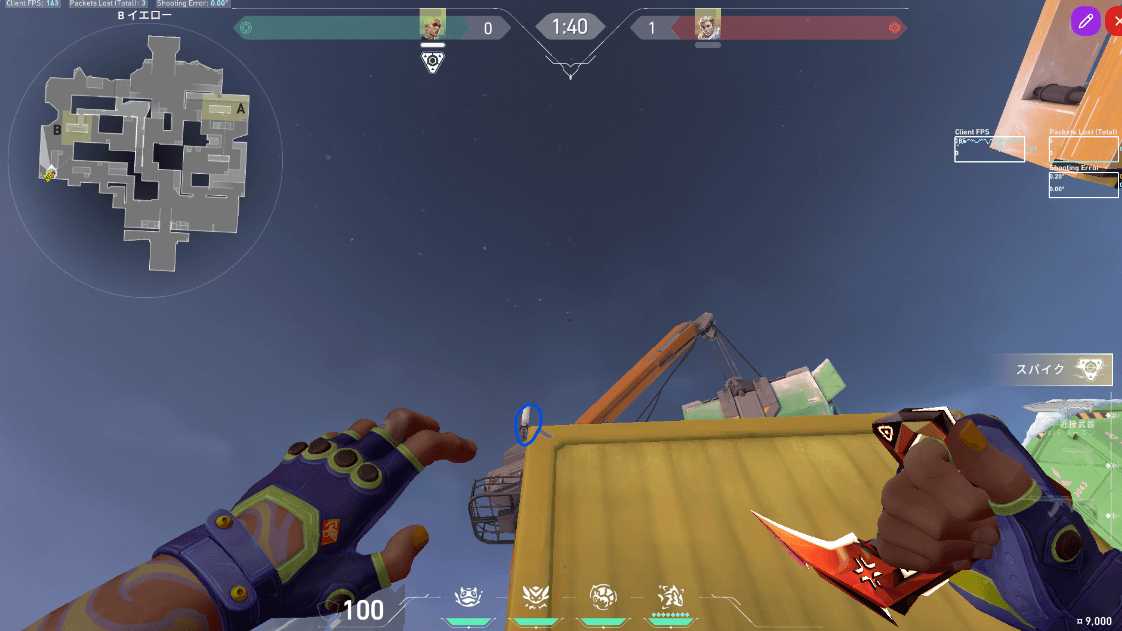Click the purple pencil annotation button

click(1085, 21)
